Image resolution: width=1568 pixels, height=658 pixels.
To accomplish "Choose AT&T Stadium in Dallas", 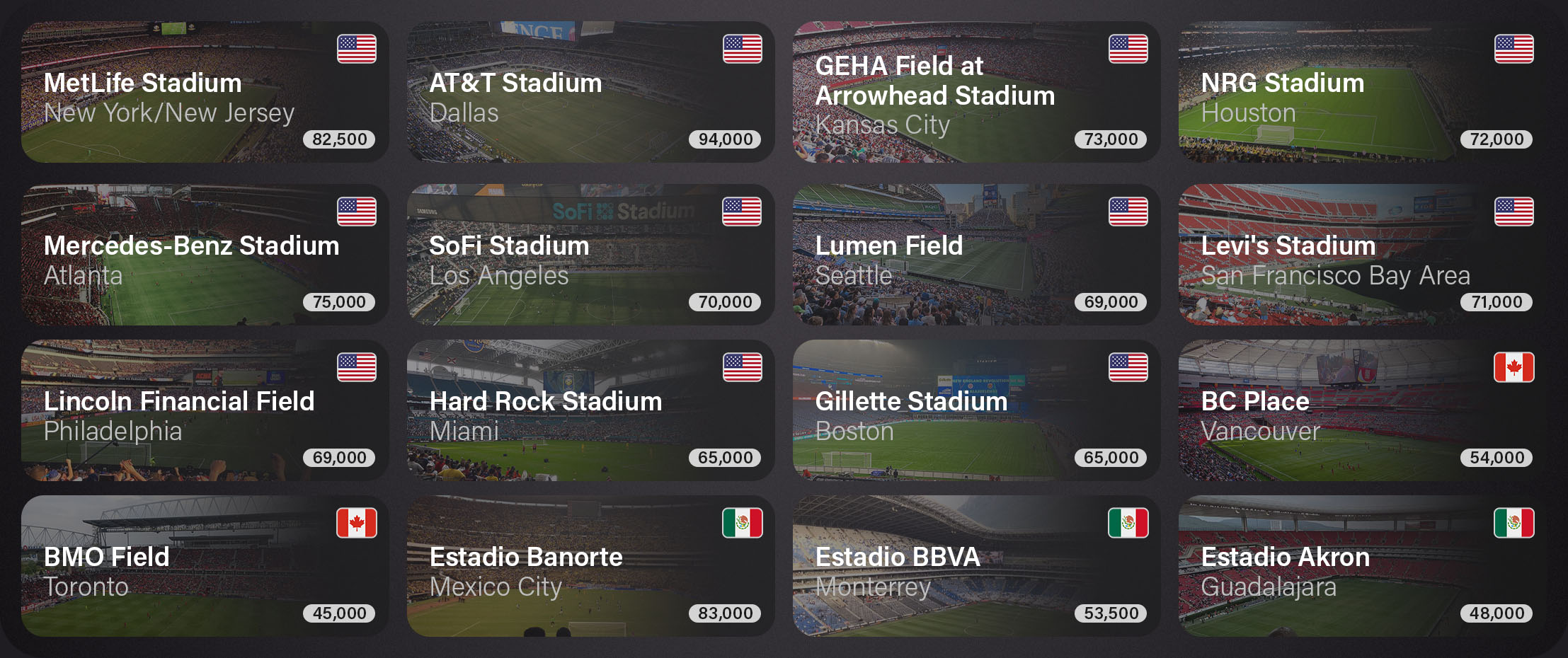I will coord(590,92).
